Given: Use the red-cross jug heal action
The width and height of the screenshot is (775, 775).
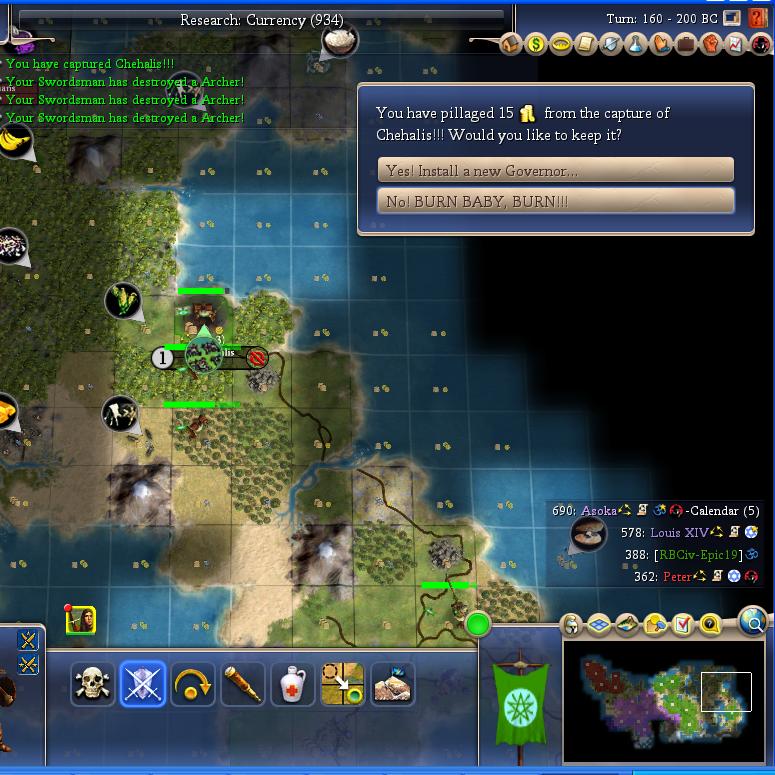Looking at the screenshot, I should click(292, 685).
